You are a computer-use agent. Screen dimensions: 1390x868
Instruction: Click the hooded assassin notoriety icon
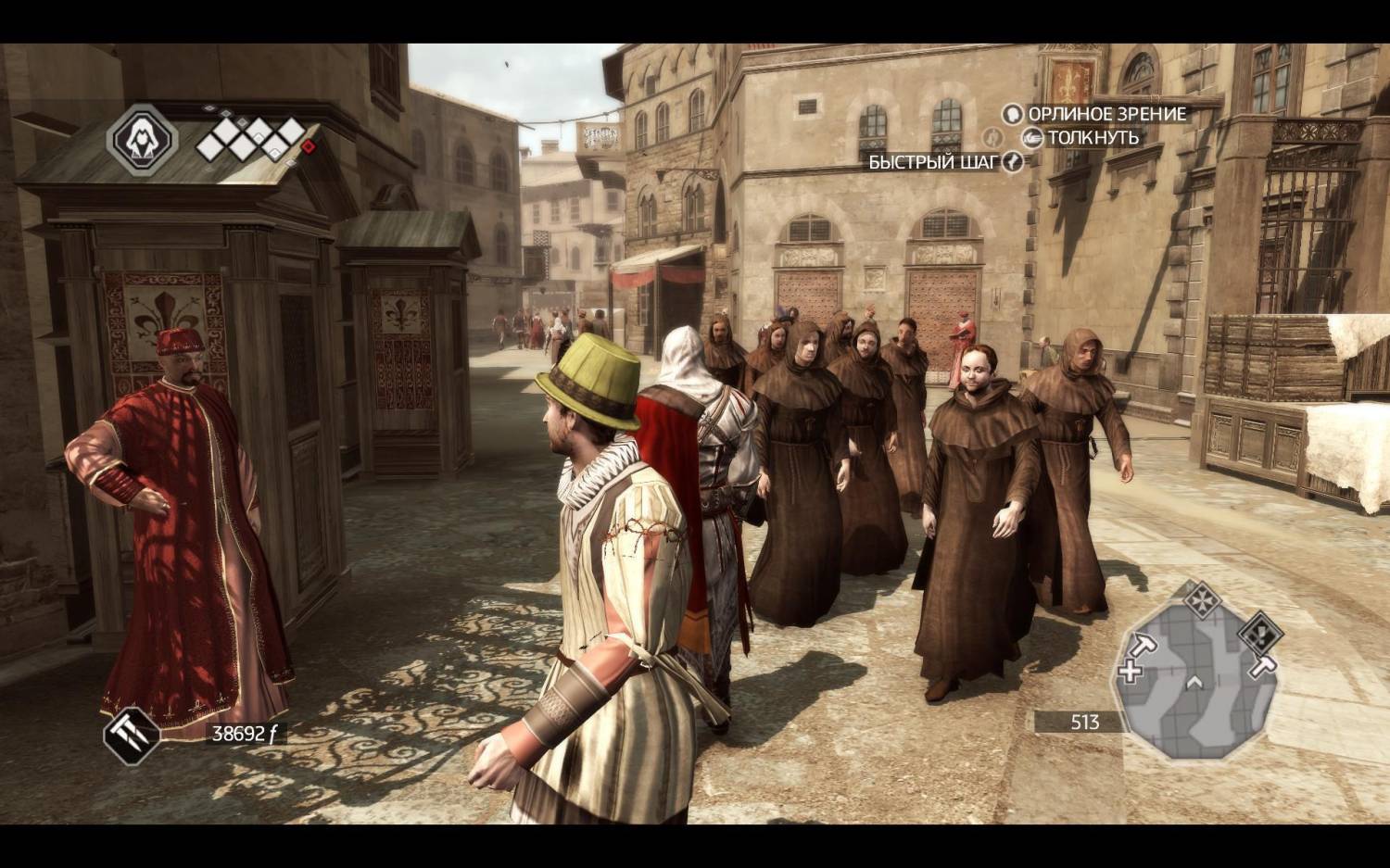pos(143,139)
